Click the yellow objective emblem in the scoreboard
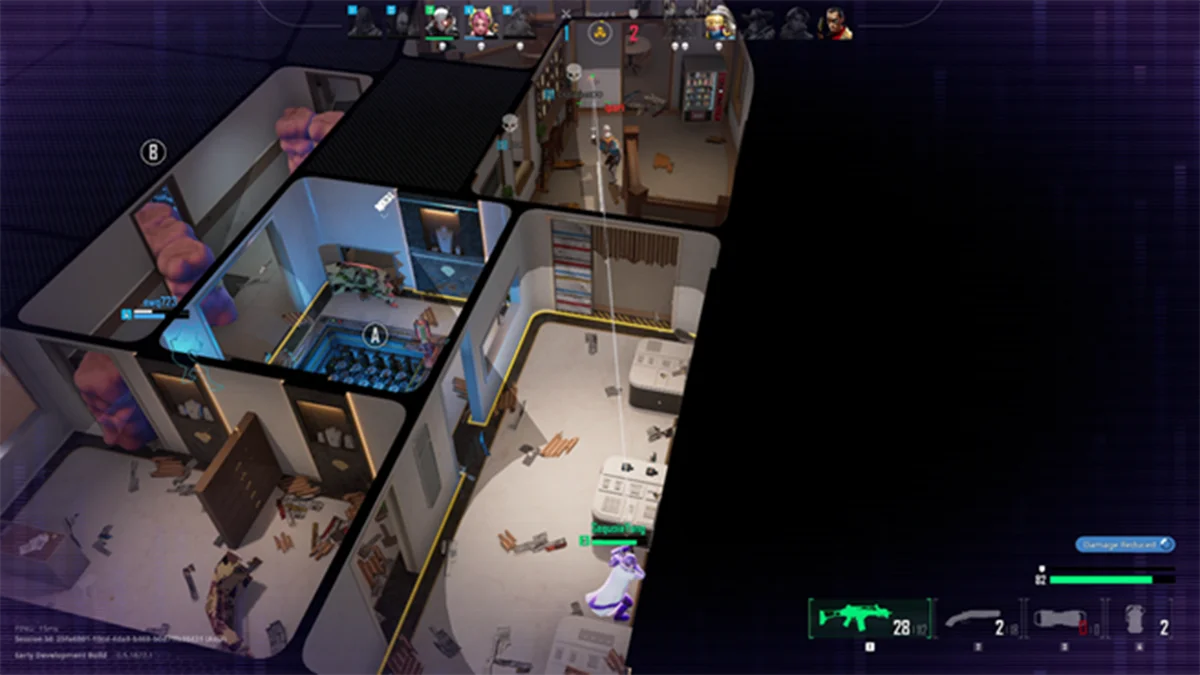This screenshot has width=1200, height=675. pos(600,31)
